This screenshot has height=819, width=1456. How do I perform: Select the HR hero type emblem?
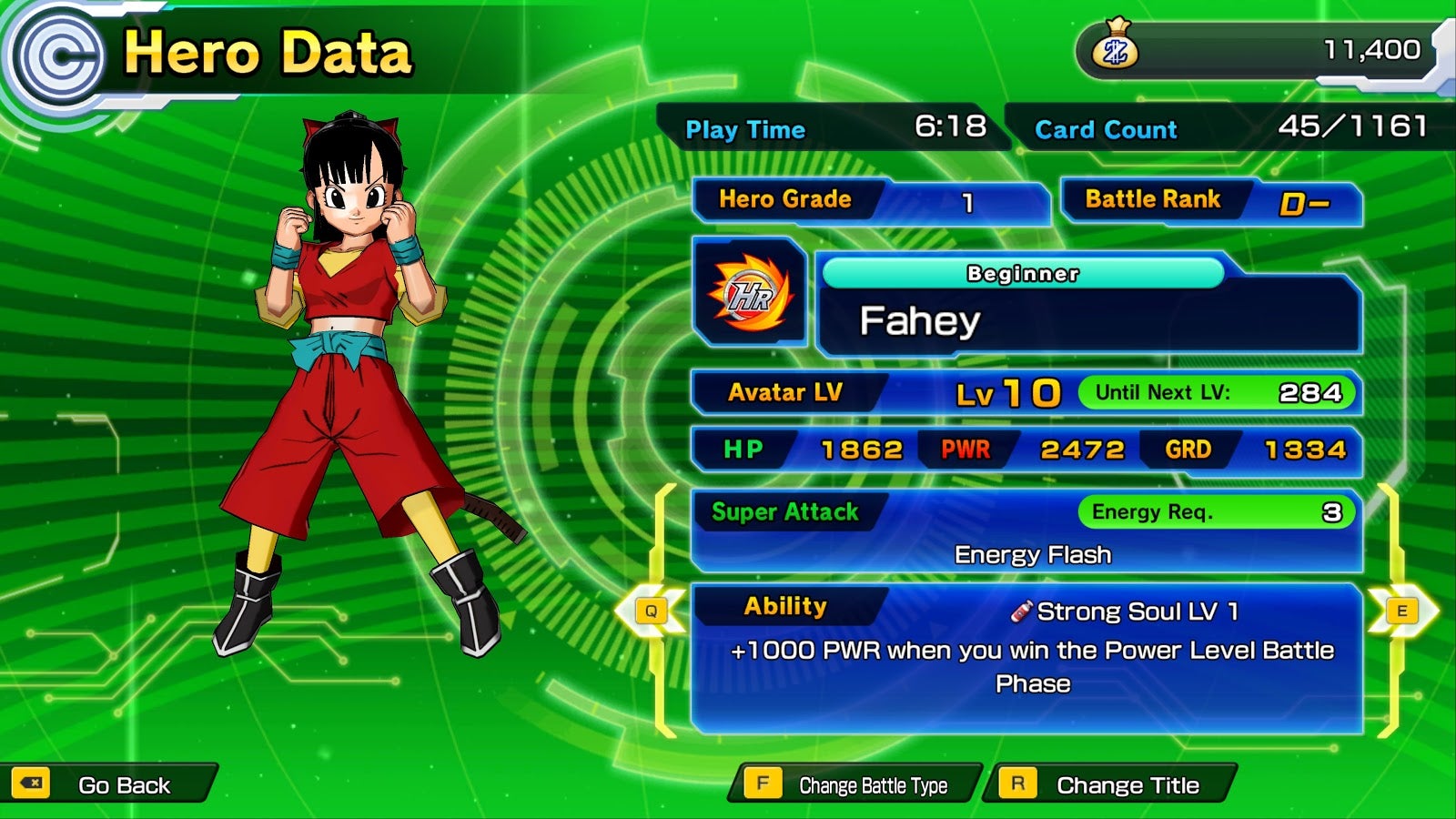(750, 293)
